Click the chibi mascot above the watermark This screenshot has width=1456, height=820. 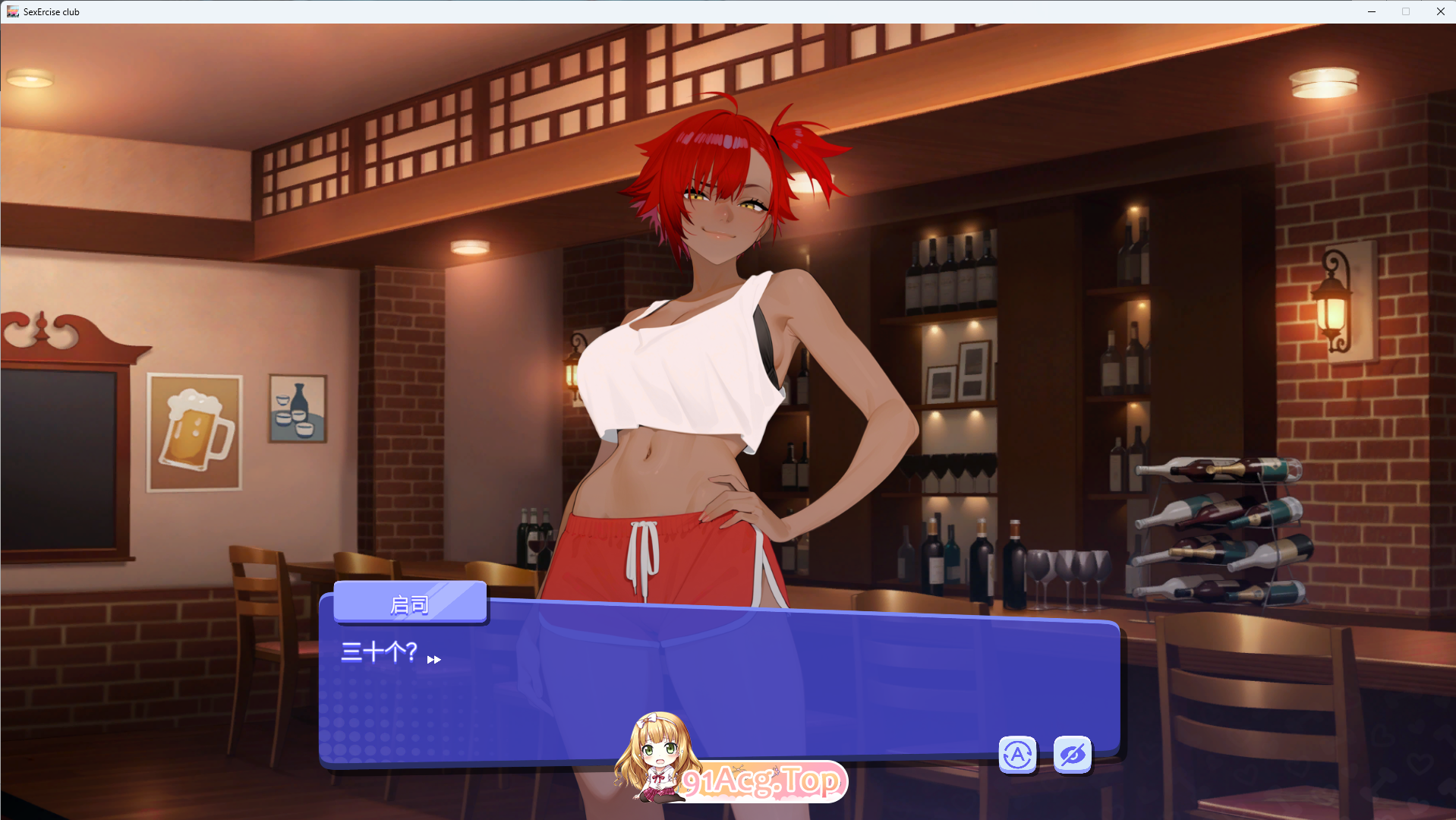tap(657, 752)
